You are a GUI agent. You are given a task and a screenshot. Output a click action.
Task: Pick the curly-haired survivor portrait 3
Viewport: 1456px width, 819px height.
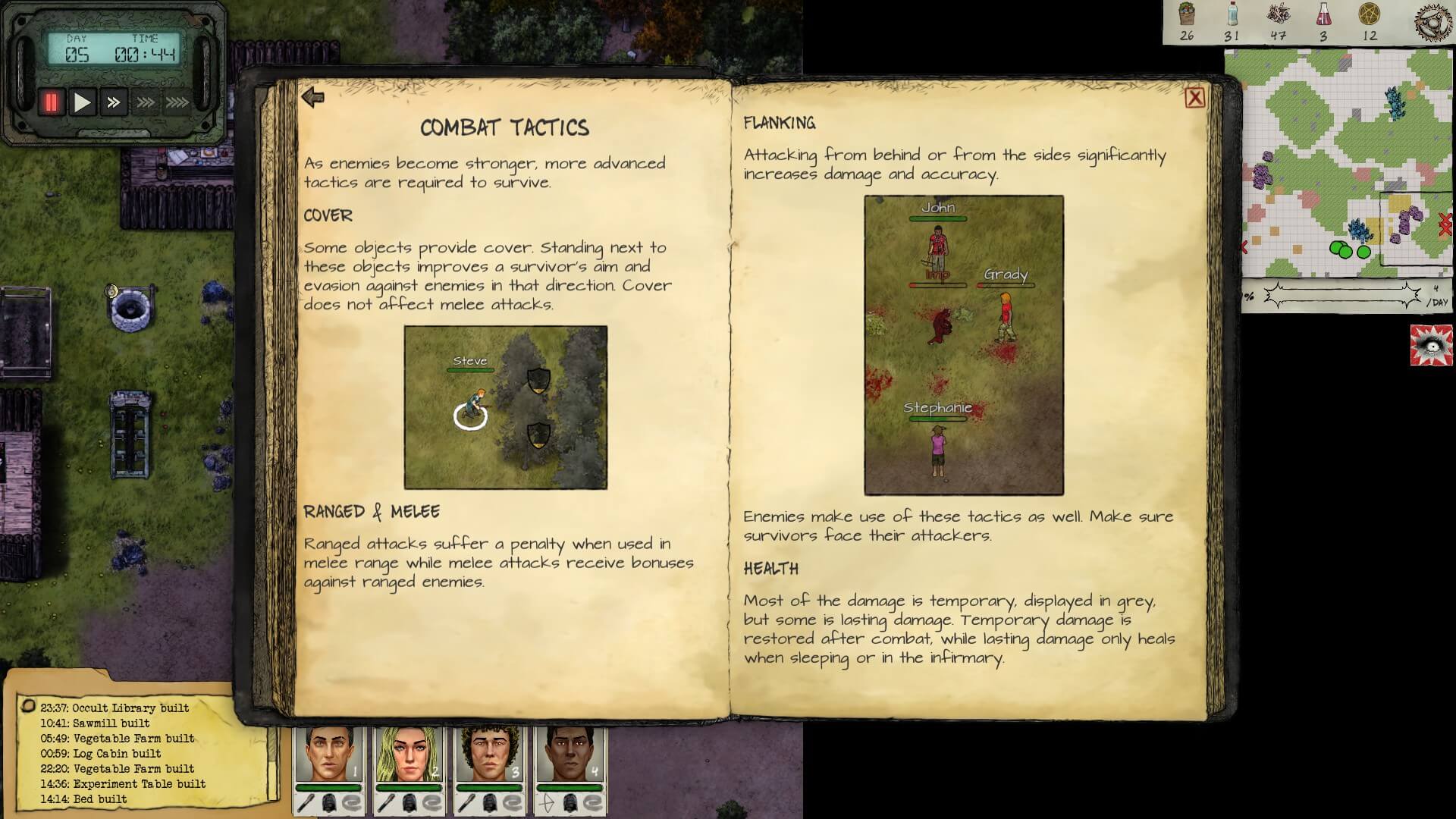489,755
